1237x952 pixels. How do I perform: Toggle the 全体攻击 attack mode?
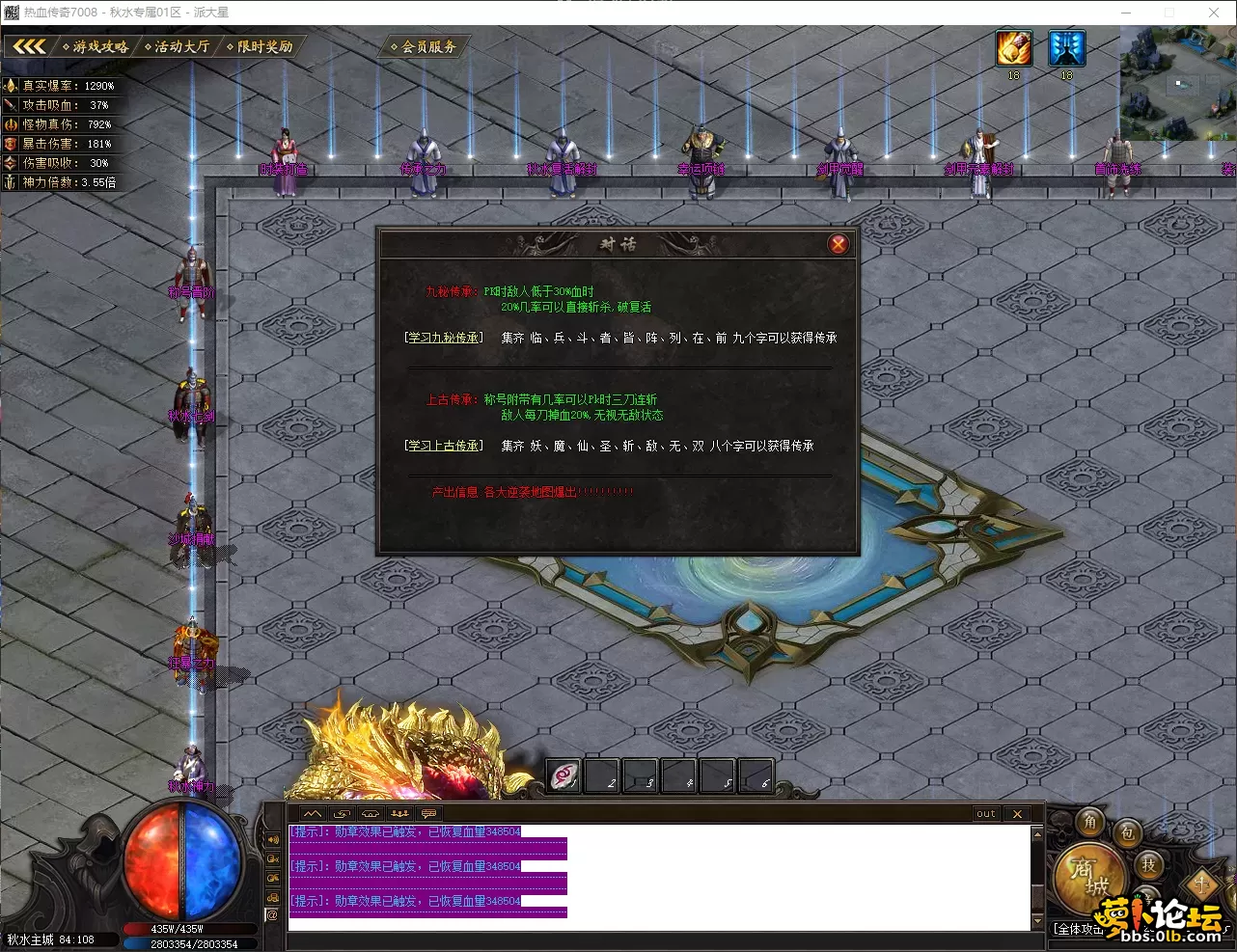(x=1077, y=929)
